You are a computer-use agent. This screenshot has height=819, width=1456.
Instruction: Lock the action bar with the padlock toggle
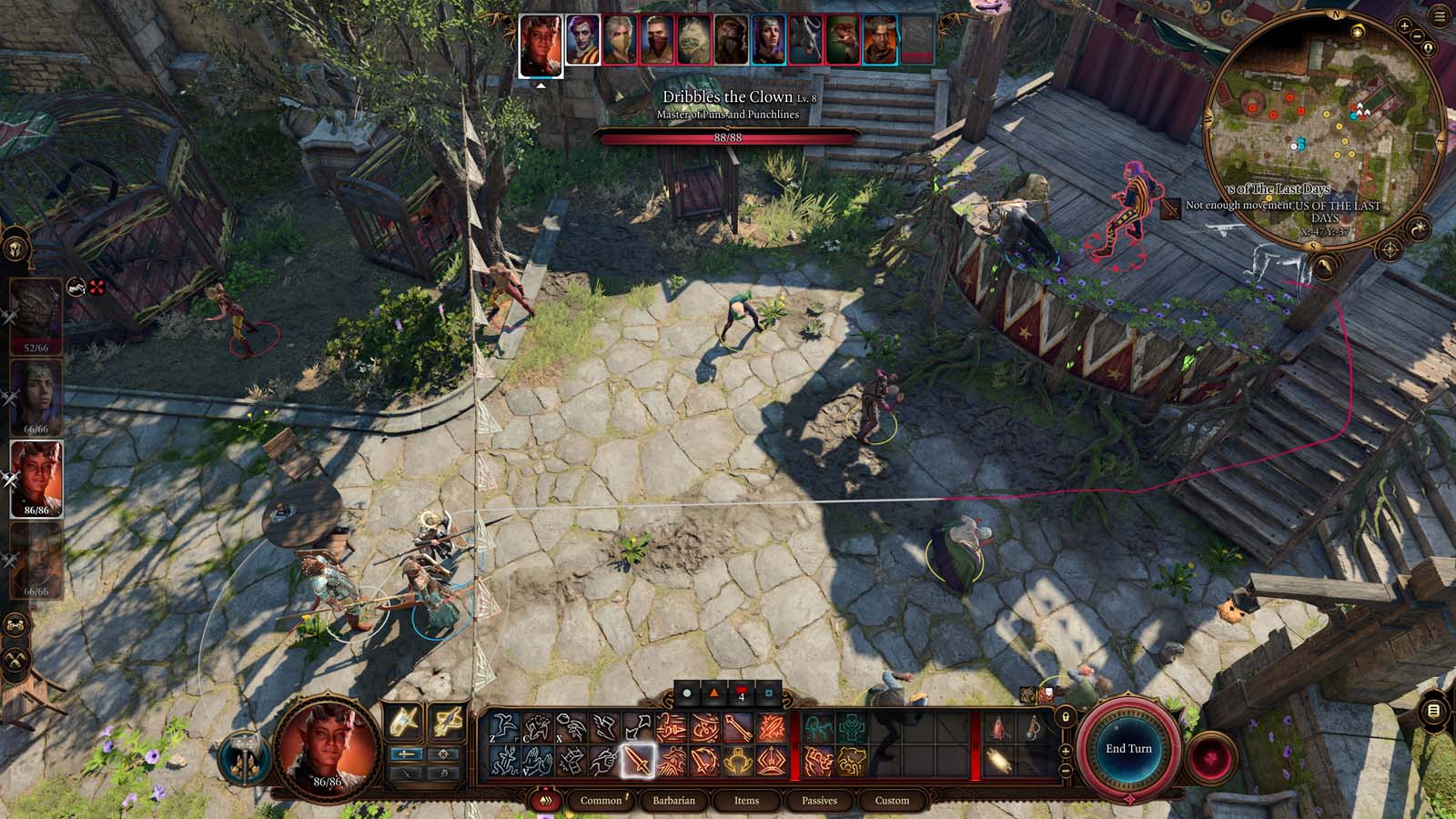point(1066,716)
